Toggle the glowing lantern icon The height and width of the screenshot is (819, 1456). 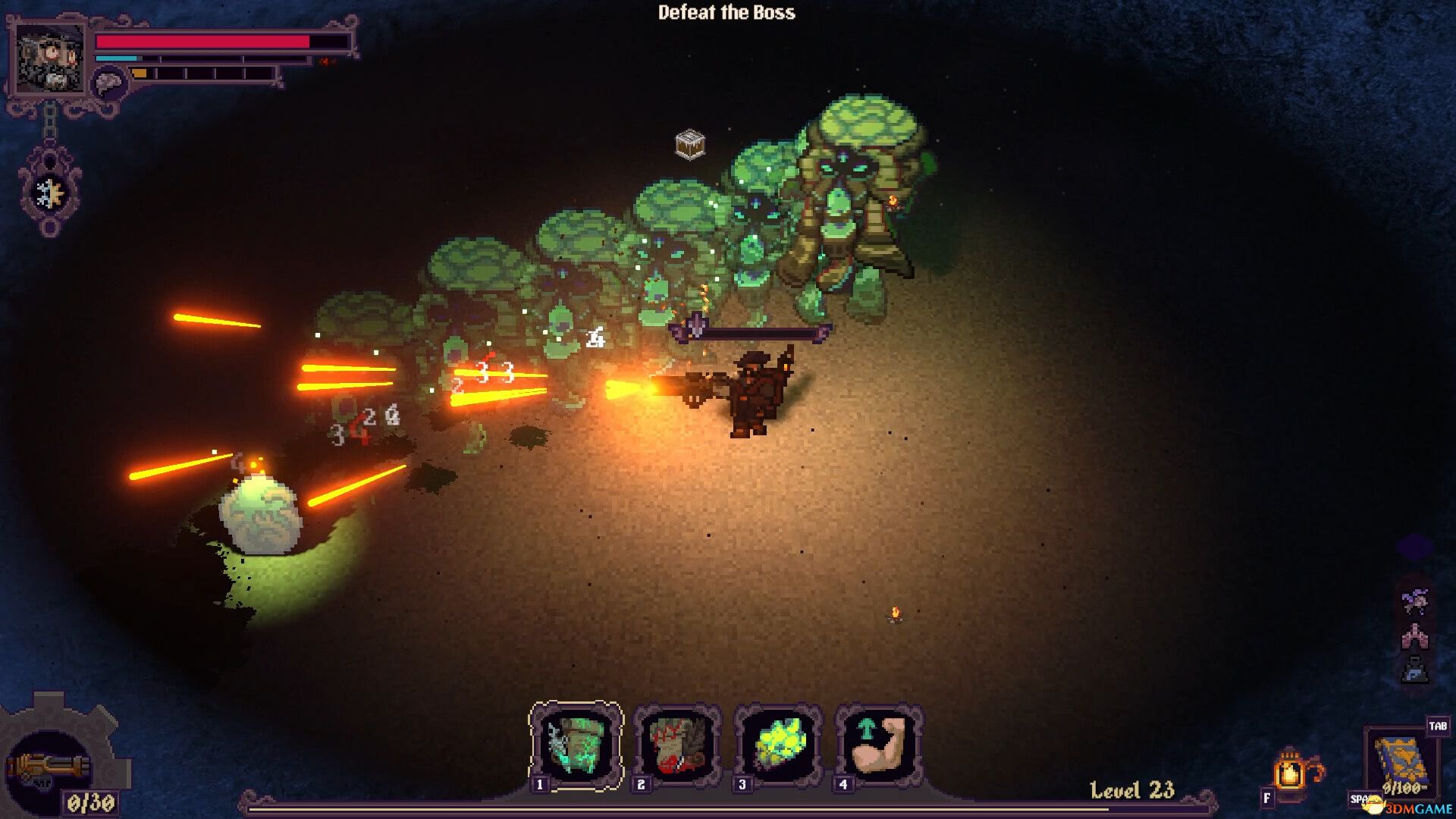(1291, 772)
